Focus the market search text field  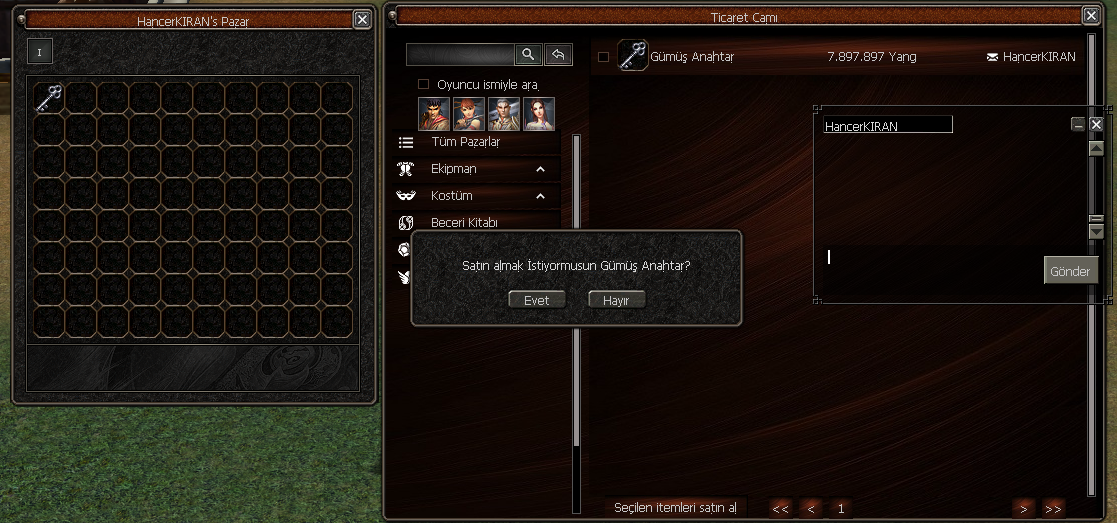(x=460, y=55)
